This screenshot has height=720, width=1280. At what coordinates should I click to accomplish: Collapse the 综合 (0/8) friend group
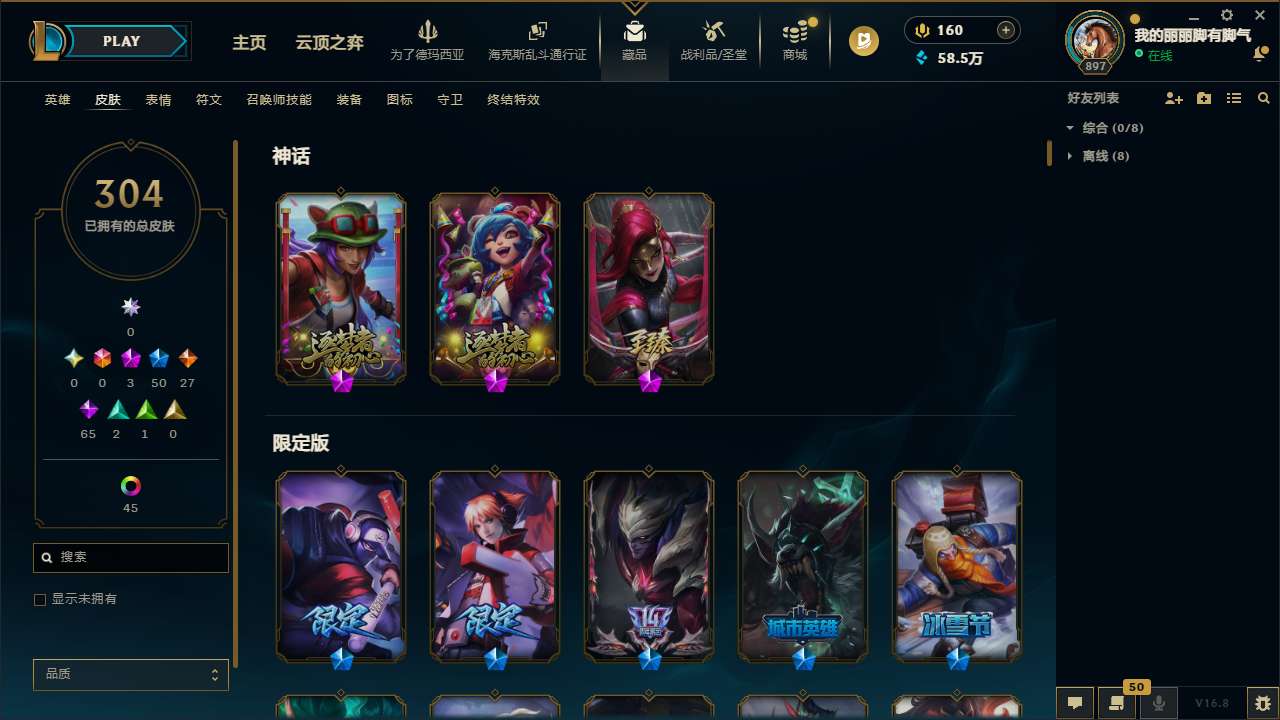[x=1072, y=128]
